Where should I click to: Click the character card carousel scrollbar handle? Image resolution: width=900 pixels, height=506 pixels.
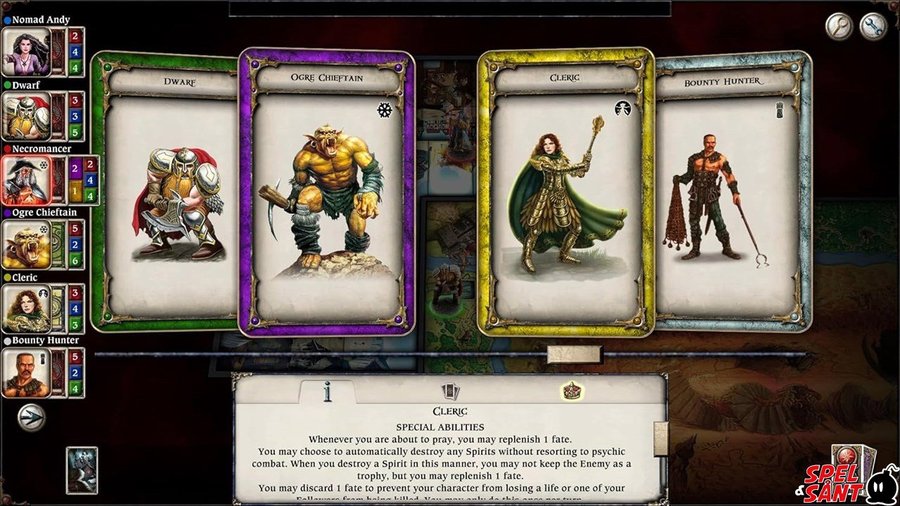574,354
